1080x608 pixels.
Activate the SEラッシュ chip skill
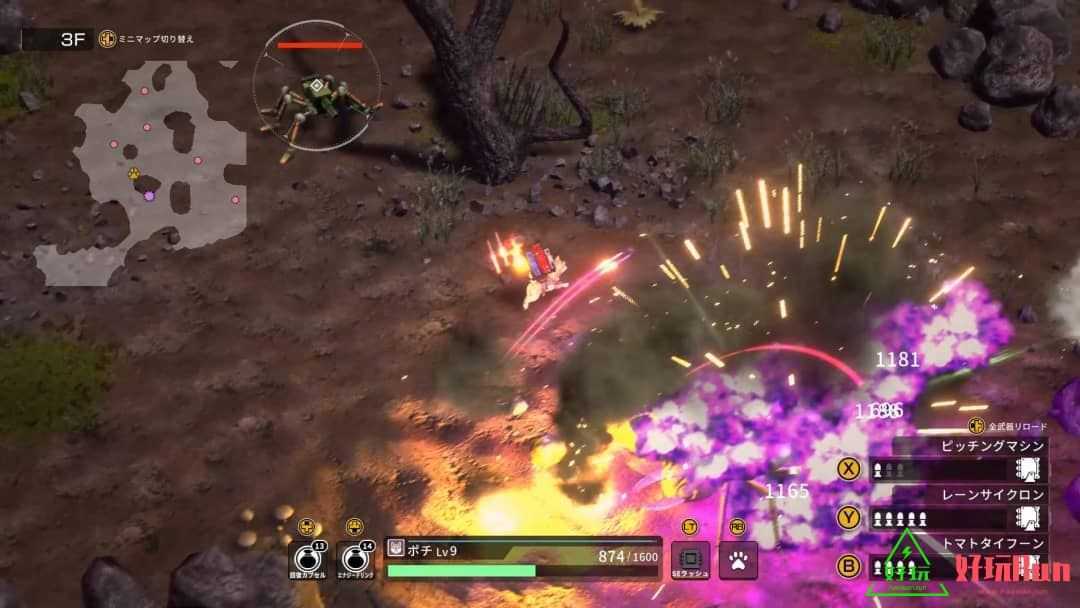click(690, 560)
